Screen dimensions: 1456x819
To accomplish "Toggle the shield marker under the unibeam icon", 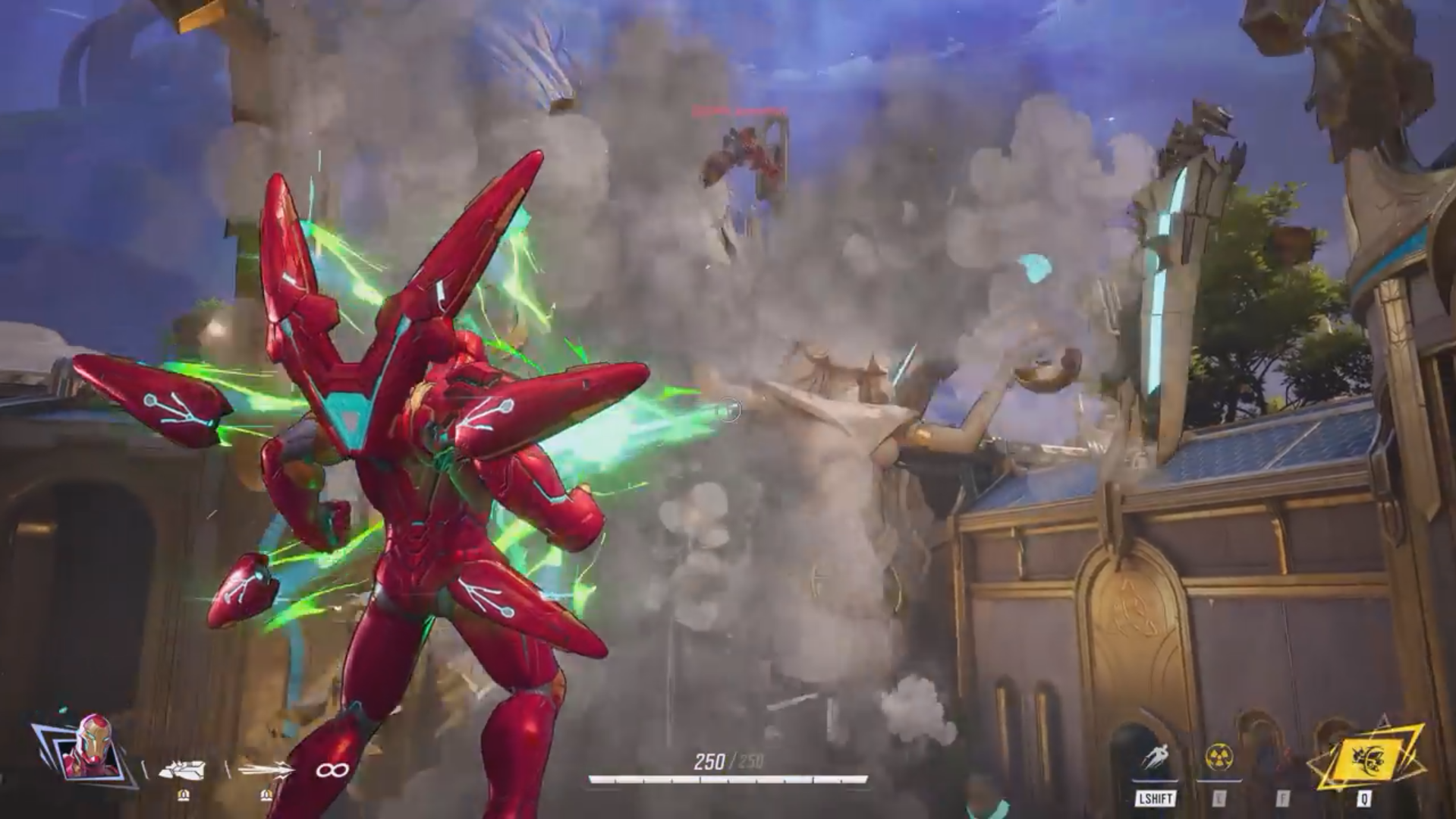I will [266, 794].
